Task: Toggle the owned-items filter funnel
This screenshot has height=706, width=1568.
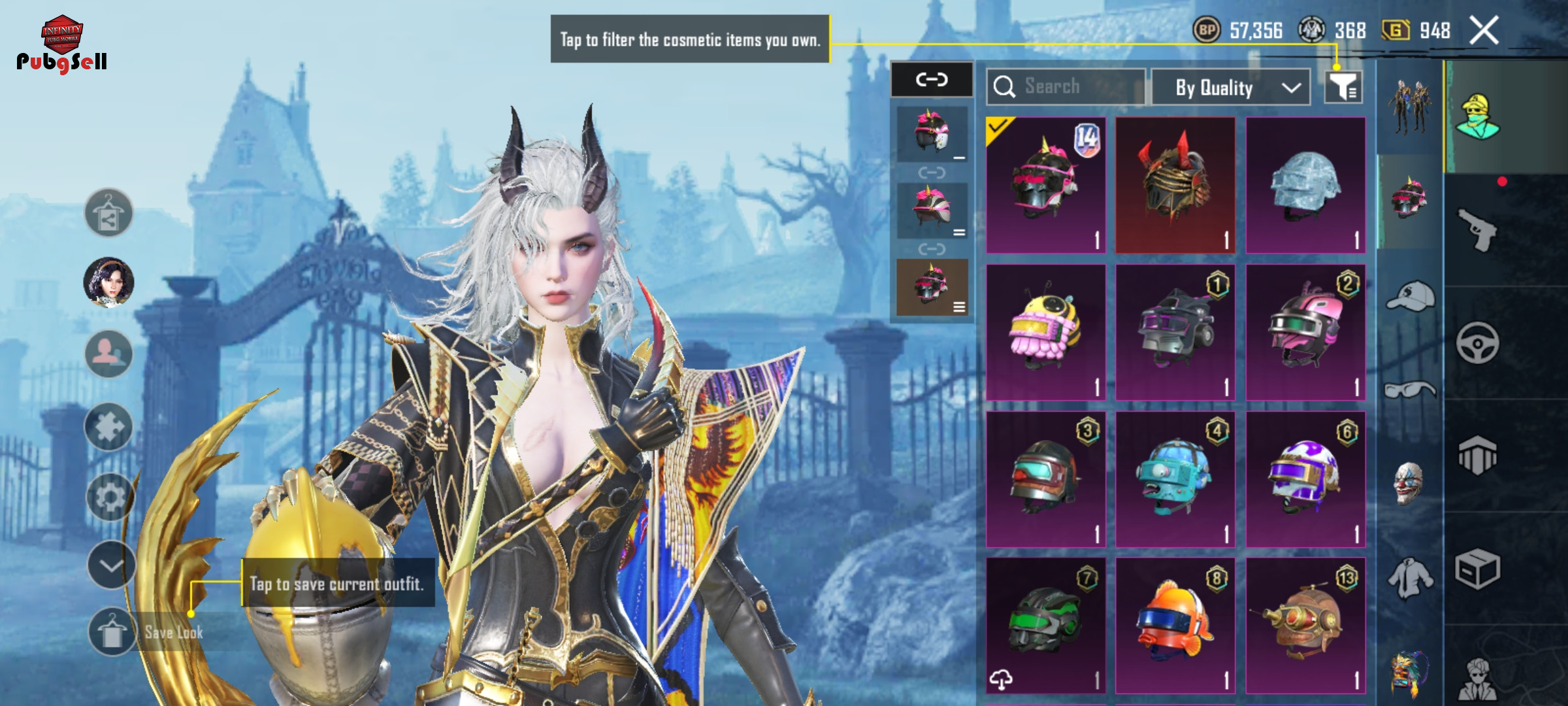Action: click(1343, 87)
